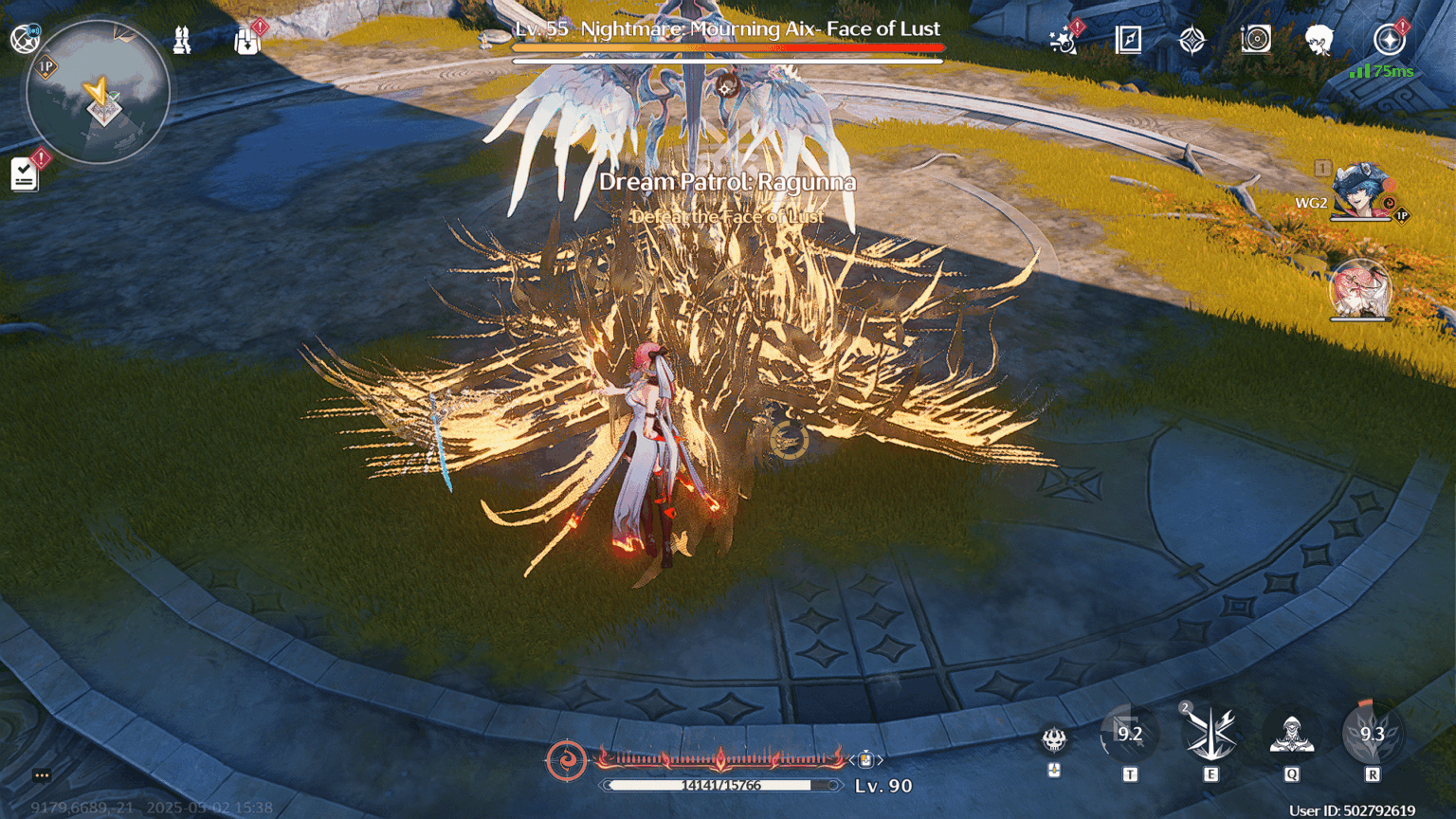Open the backpack inventory icon
The height and width of the screenshot is (819, 1456).
coord(247,41)
